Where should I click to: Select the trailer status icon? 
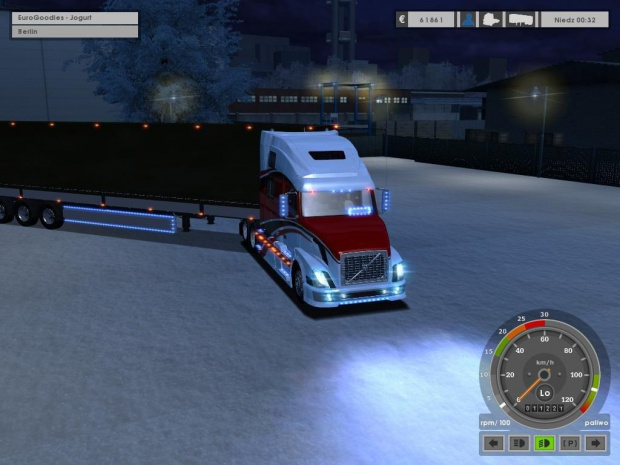click(520, 19)
